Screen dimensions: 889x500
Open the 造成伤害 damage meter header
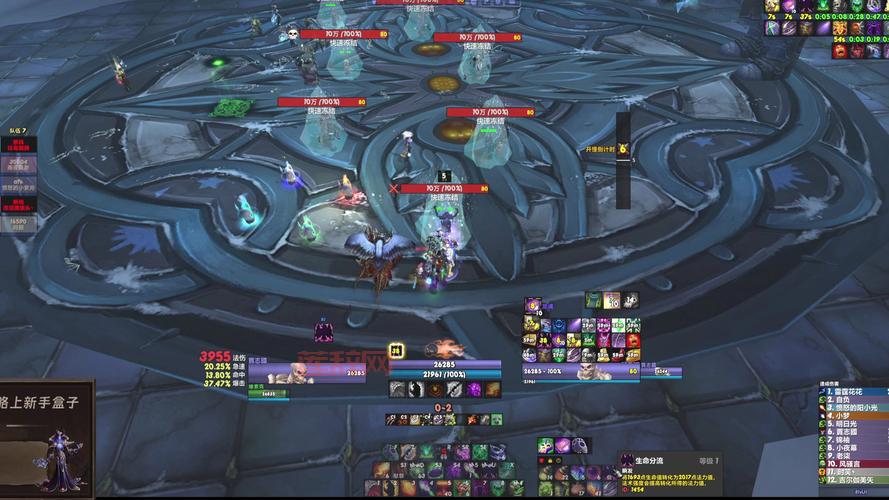point(830,383)
